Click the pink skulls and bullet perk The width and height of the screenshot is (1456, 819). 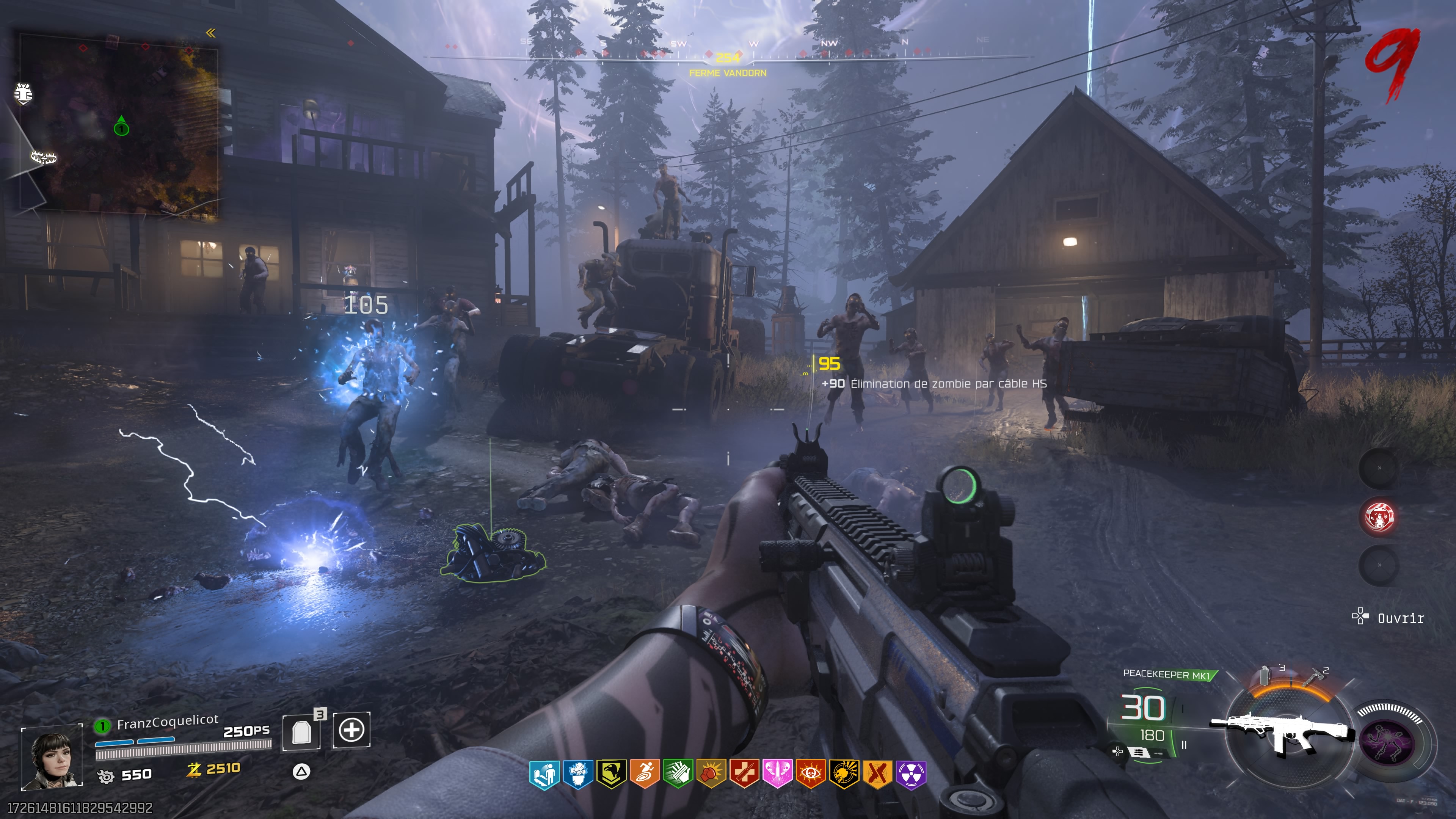[x=778, y=774]
